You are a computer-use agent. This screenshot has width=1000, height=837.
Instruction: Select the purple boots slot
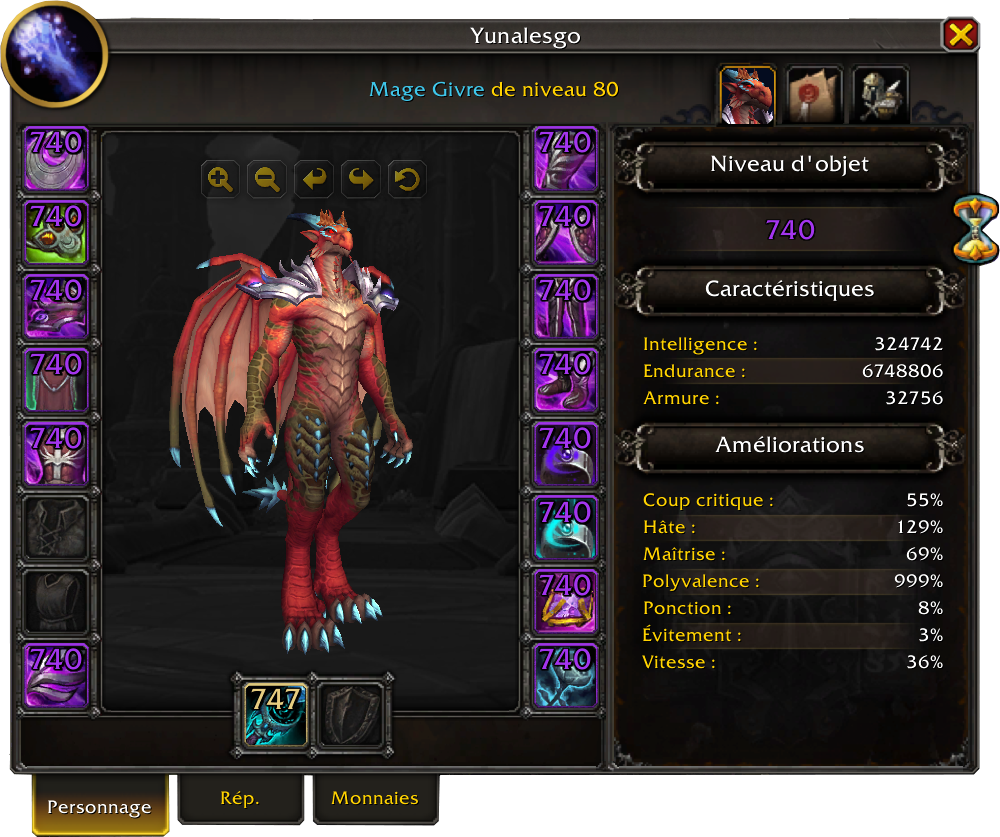coord(566,380)
